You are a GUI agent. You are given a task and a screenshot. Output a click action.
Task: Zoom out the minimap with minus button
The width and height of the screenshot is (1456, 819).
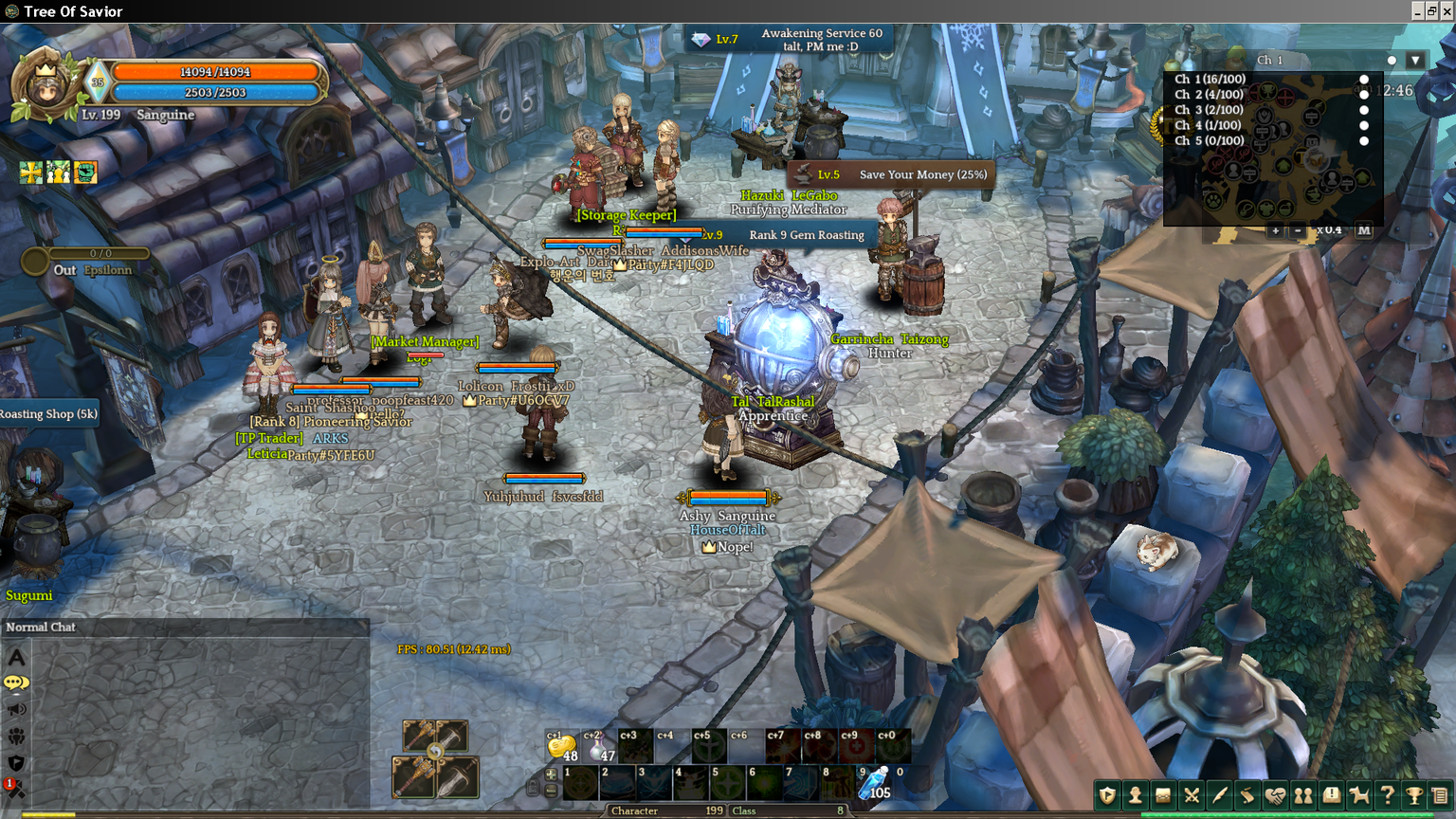coord(1298,230)
